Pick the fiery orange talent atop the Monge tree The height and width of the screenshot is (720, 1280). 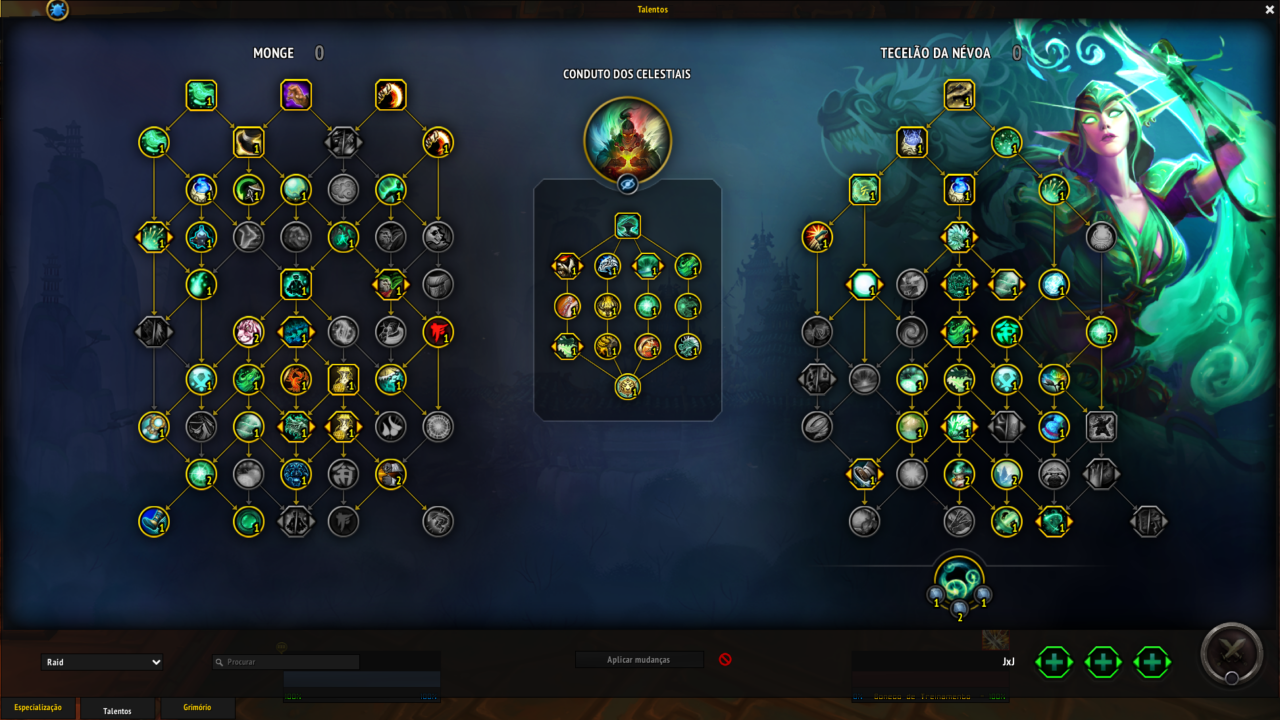pyautogui.click(x=391, y=95)
